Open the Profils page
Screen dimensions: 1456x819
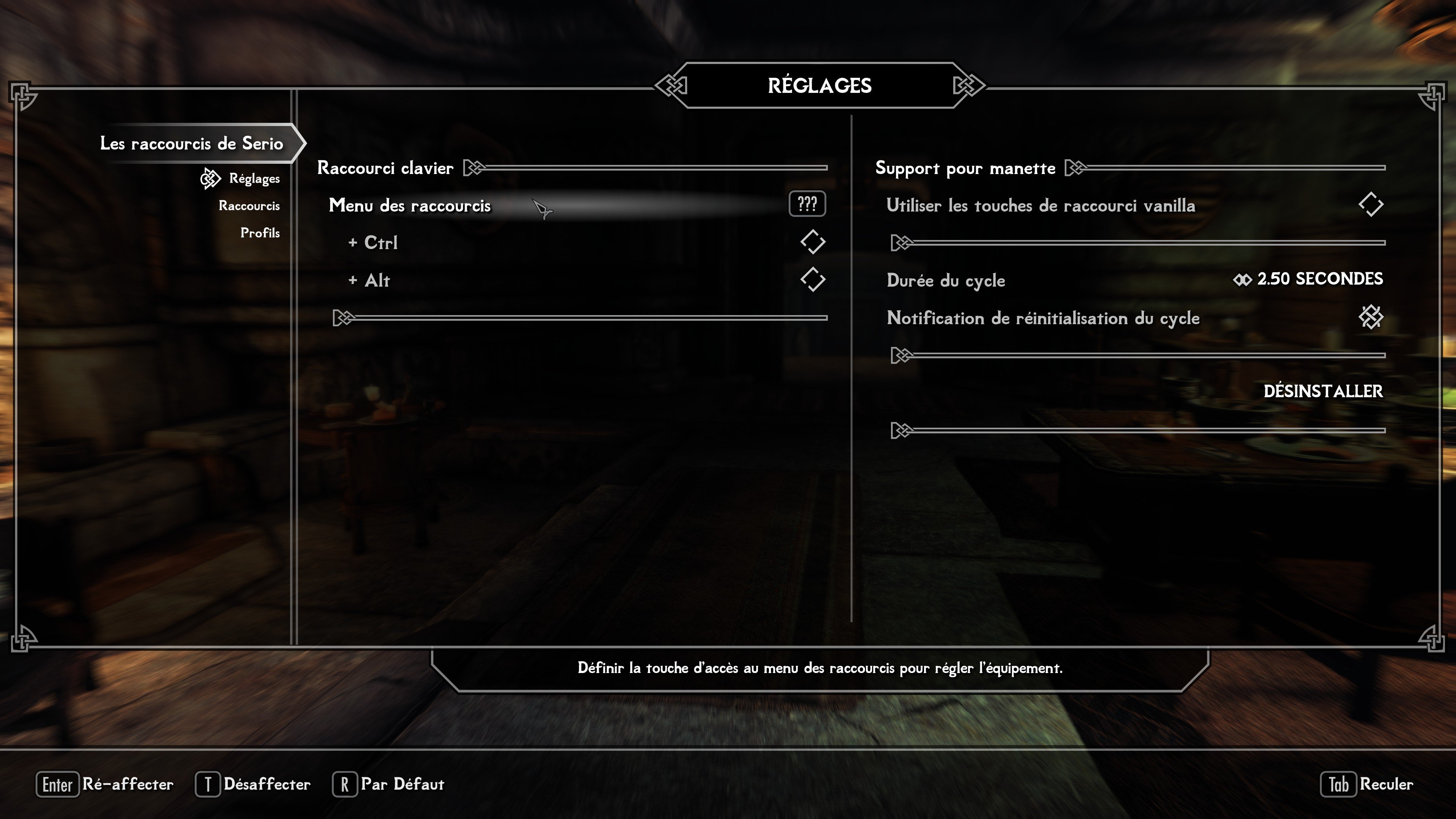(x=259, y=233)
